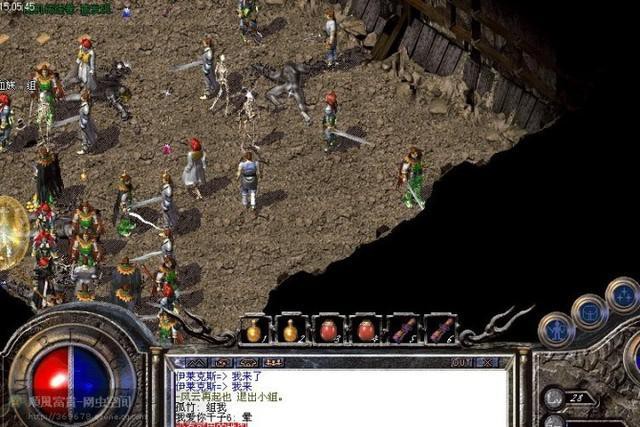The image size is (640, 427).
Task: Use the yellow potion in belt slot 1
Action: pos(254,329)
